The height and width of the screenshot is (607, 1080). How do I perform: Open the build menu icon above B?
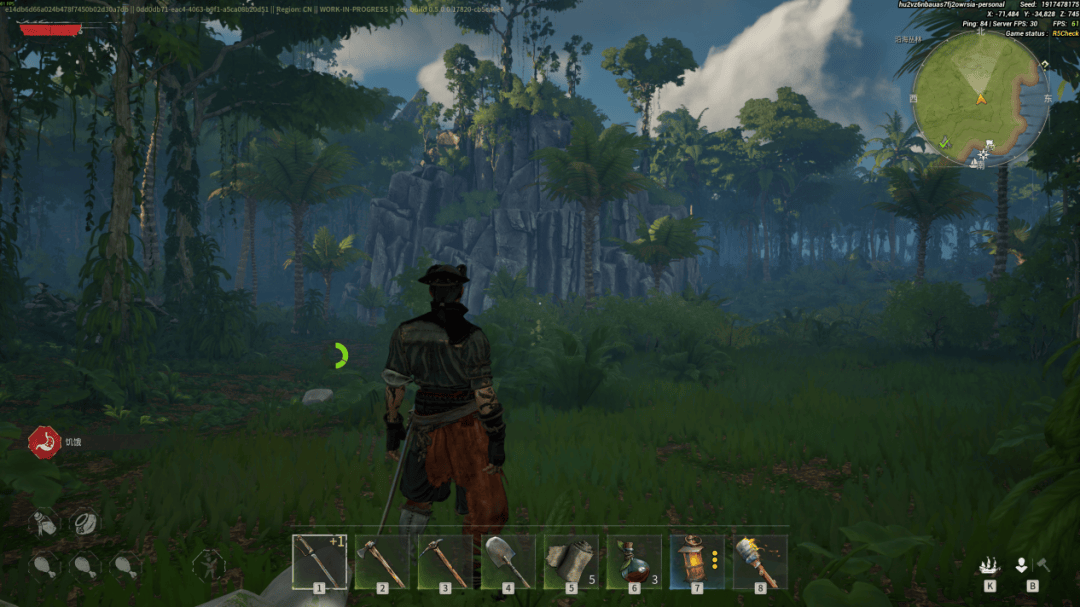coord(1021,565)
